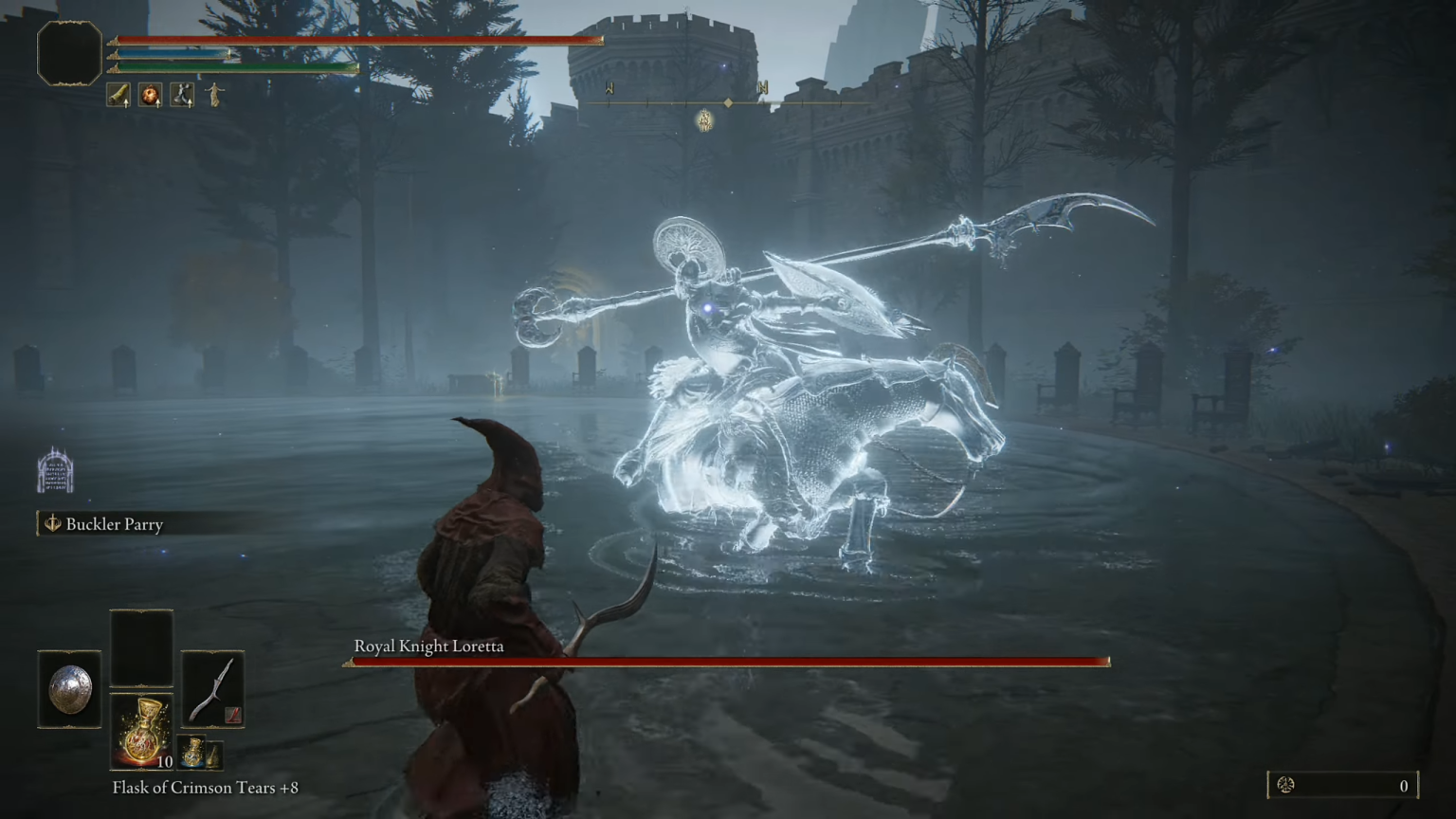1456x819 pixels.
Task: Toggle the upgrade arrow under the horn item
Action: 126,104
